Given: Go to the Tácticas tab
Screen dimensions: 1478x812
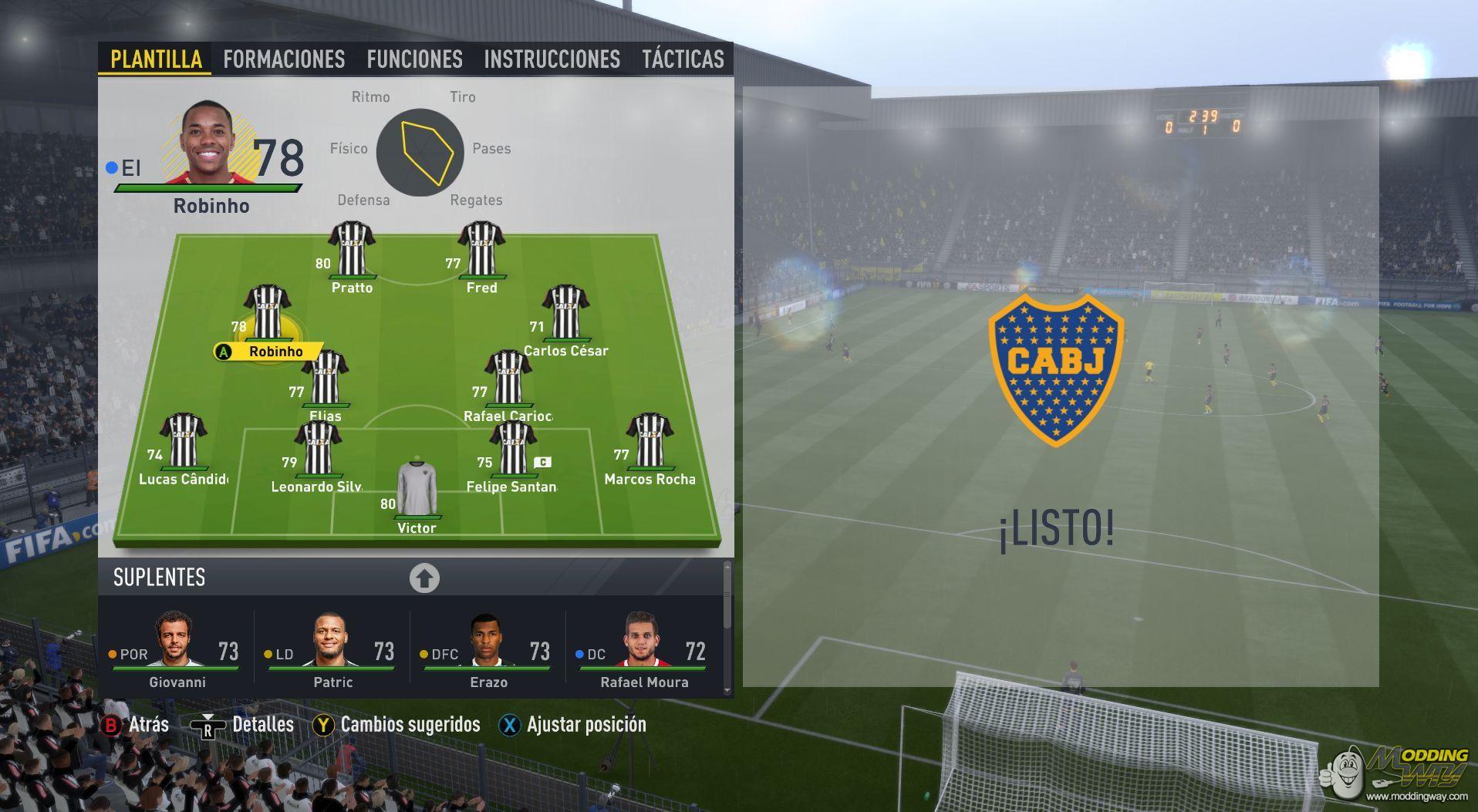Looking at the screenshot, I should pyautogui.click(x=683, y=59).
